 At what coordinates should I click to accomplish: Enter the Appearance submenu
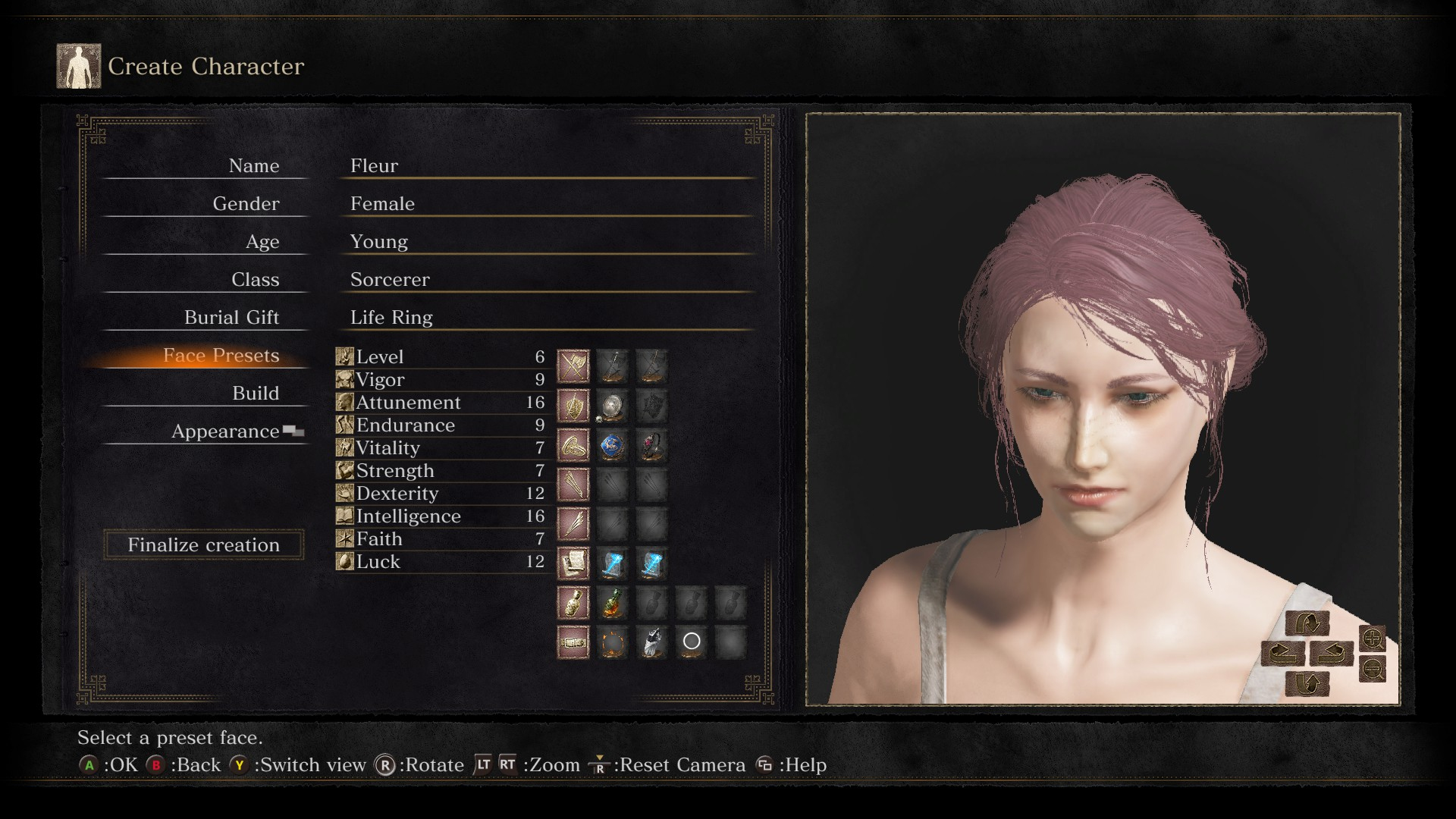click(x=225, y=431)
